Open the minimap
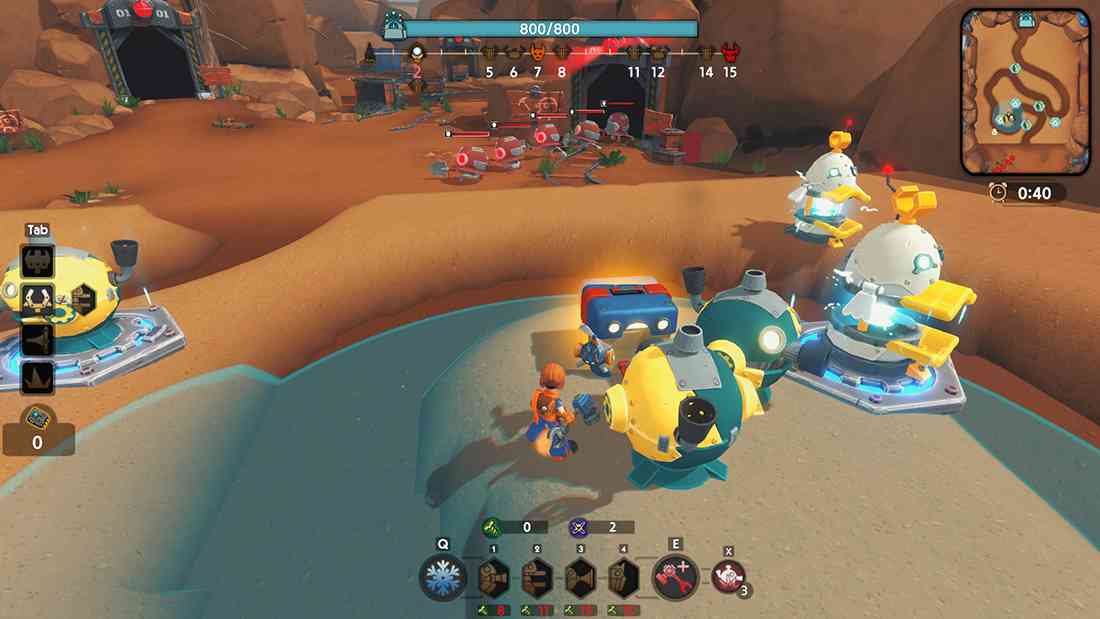1100x619 pixels. (1024, 92)
